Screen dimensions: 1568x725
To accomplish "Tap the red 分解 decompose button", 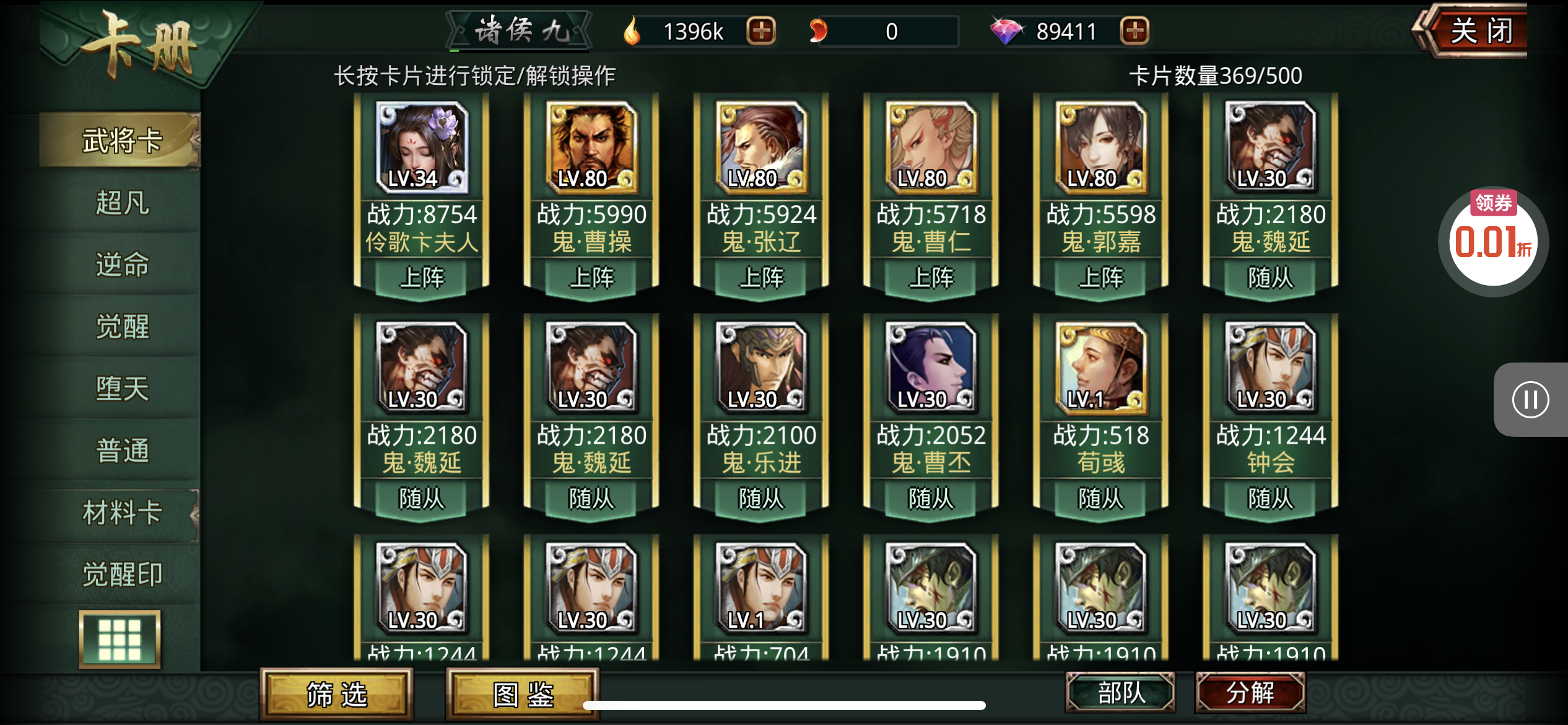I will (1250, 692).
